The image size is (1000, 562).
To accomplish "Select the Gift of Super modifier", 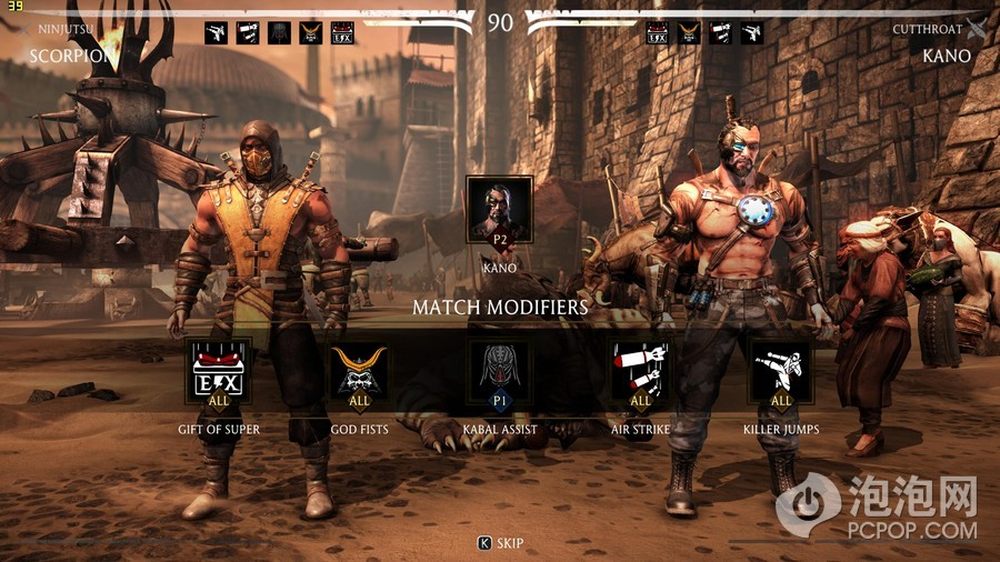I will [220, 375].
